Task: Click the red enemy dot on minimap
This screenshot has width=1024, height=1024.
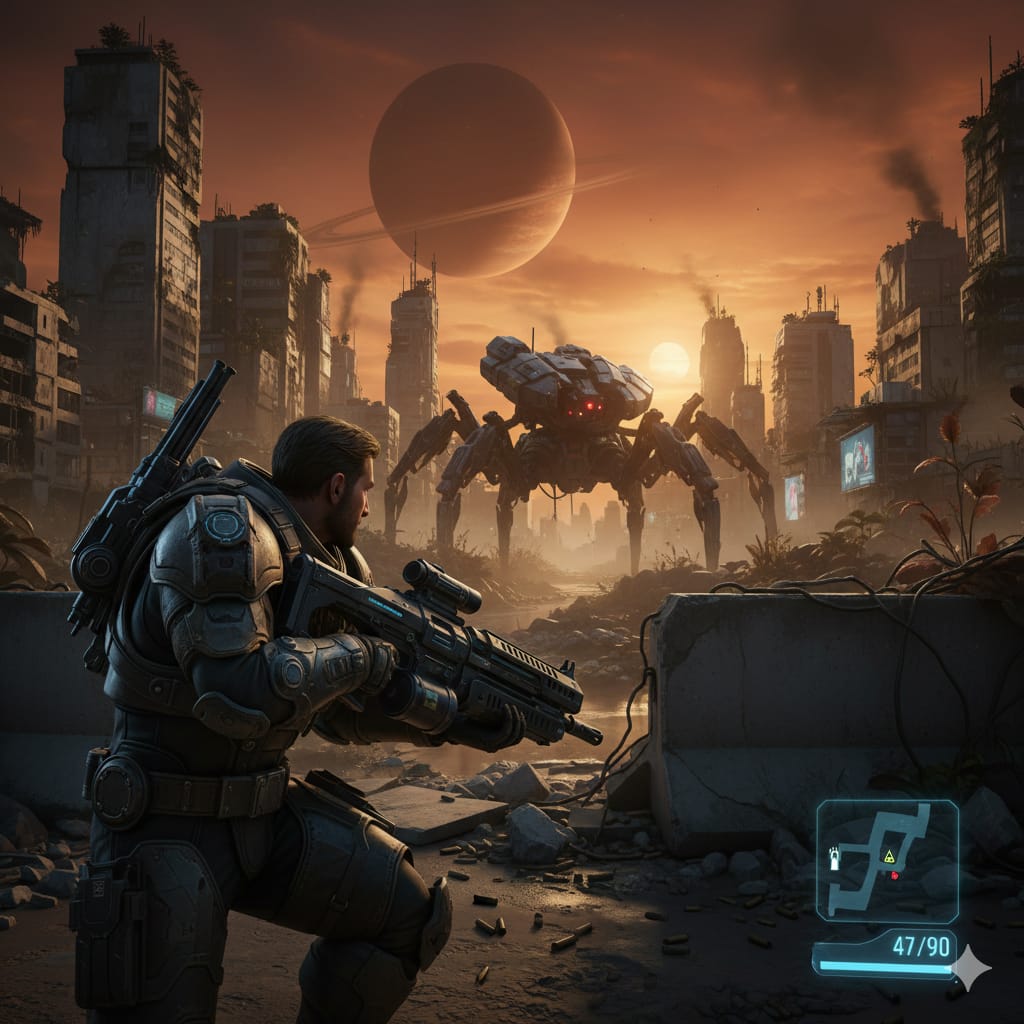Action: pos(895,875)
